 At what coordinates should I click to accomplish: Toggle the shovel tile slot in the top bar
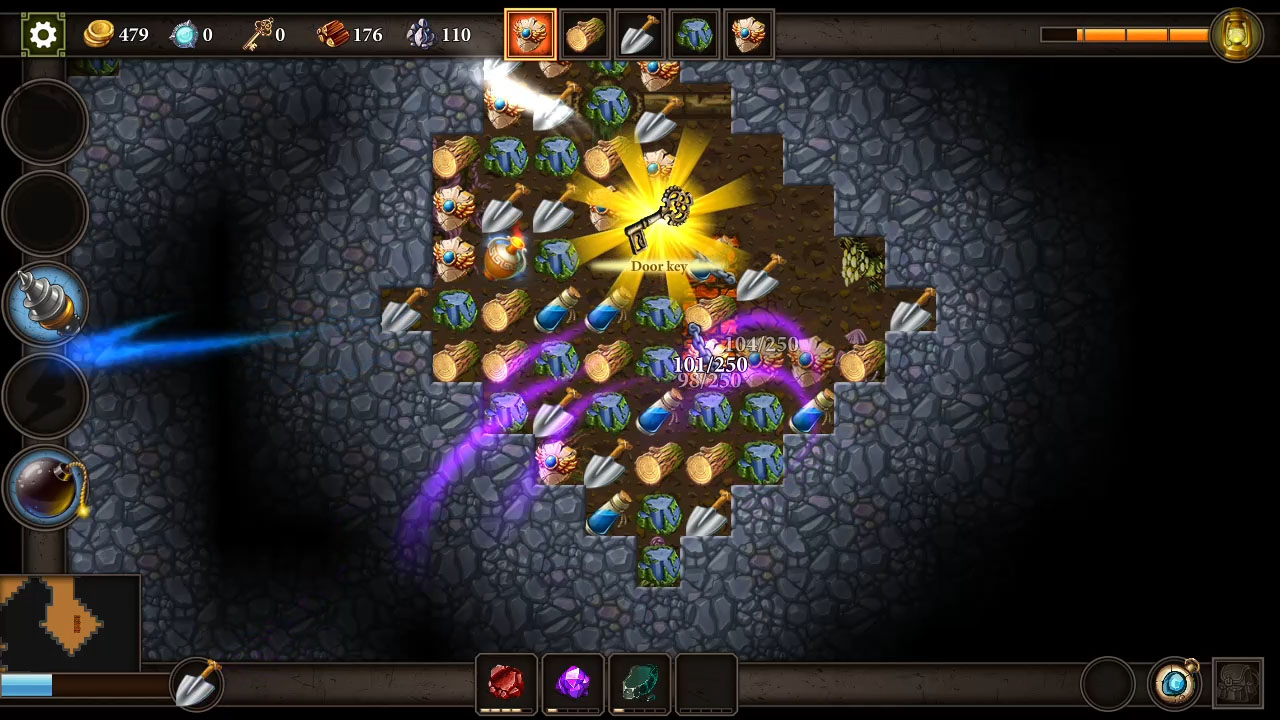click(x=639, y=33)
